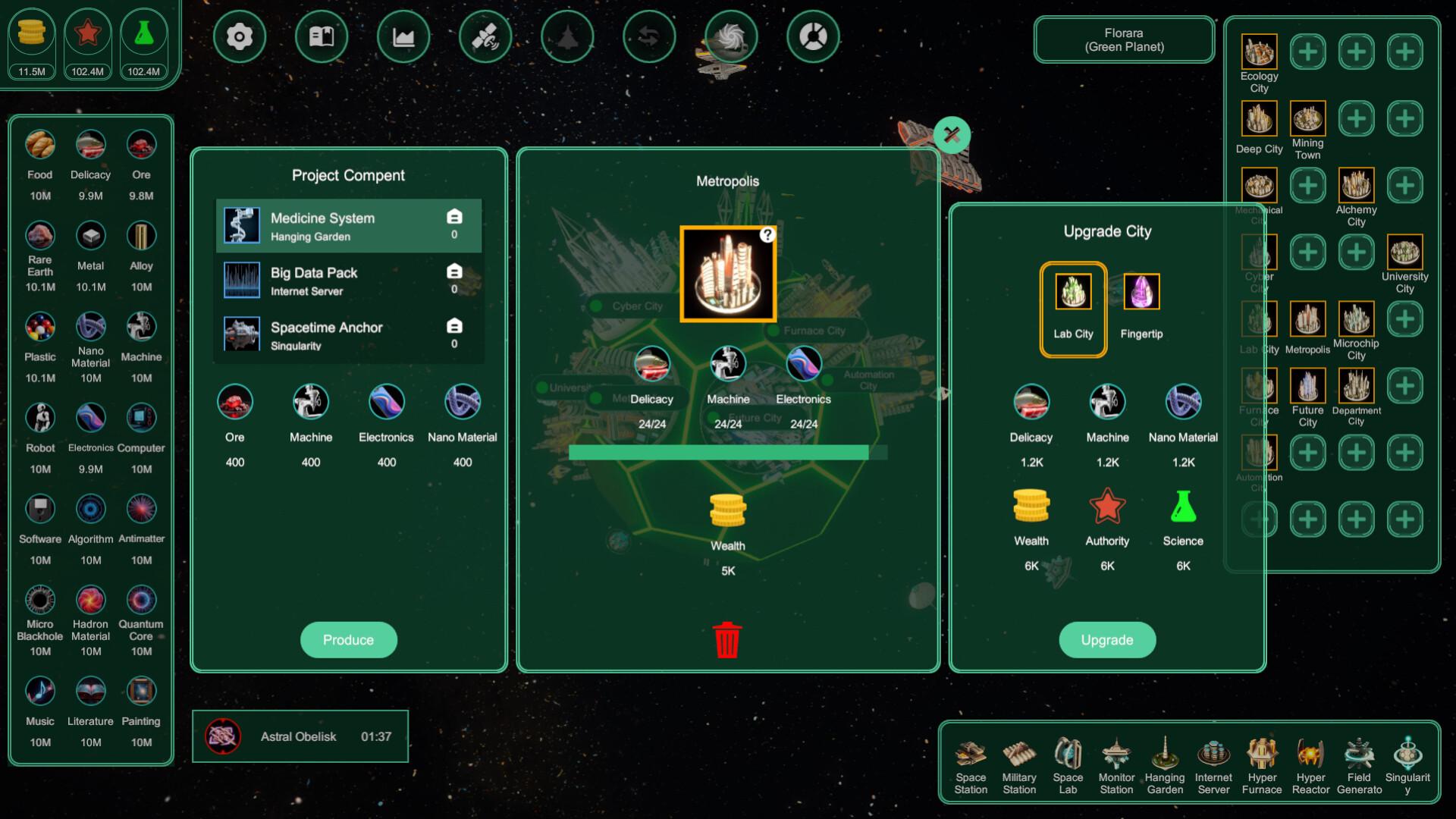Open the Mining Town city entry
The width and height of the screenshot is (1456, 819).
coord(1307,119)
